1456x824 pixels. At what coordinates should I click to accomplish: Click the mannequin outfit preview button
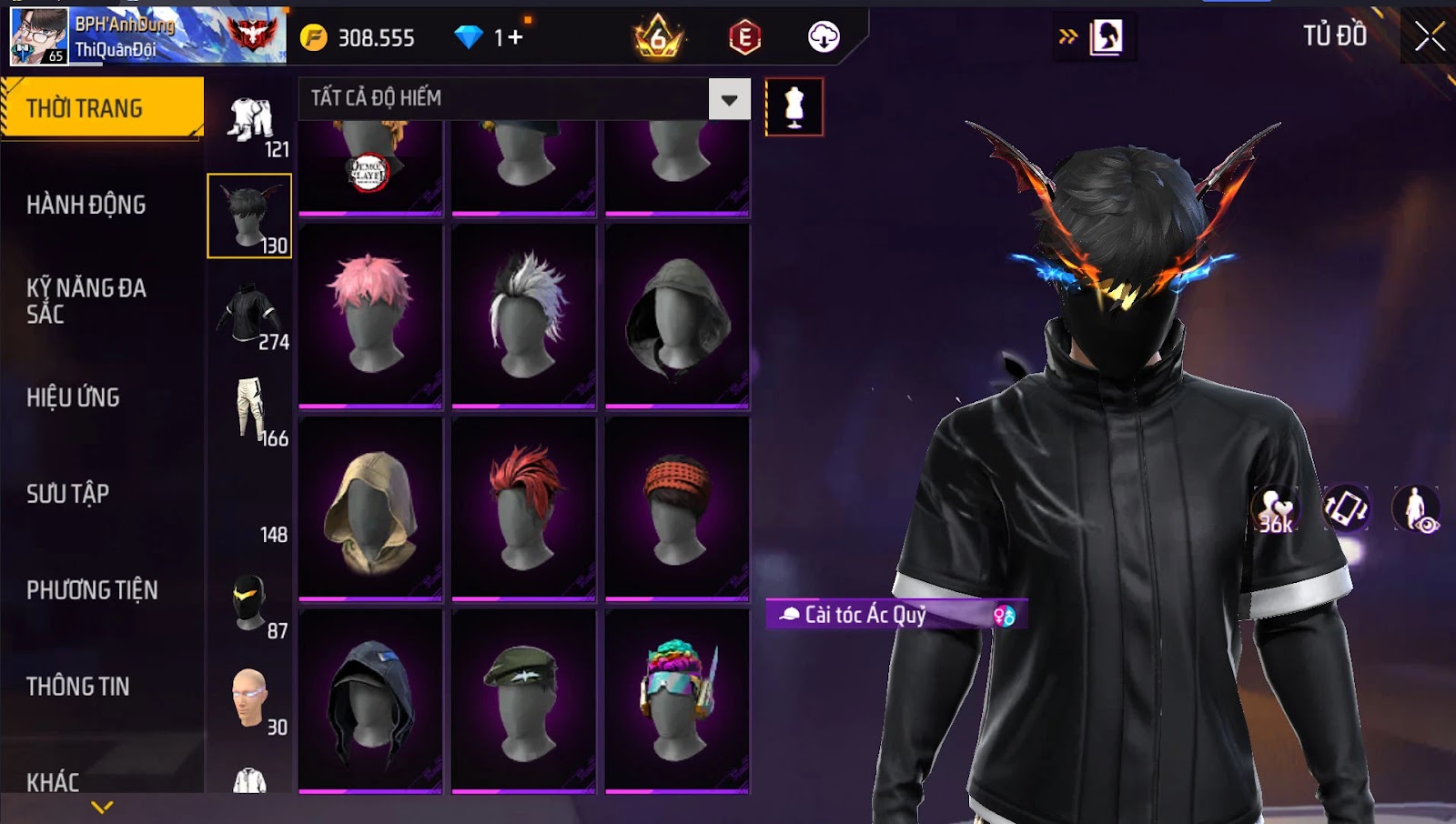click(794, 107)
